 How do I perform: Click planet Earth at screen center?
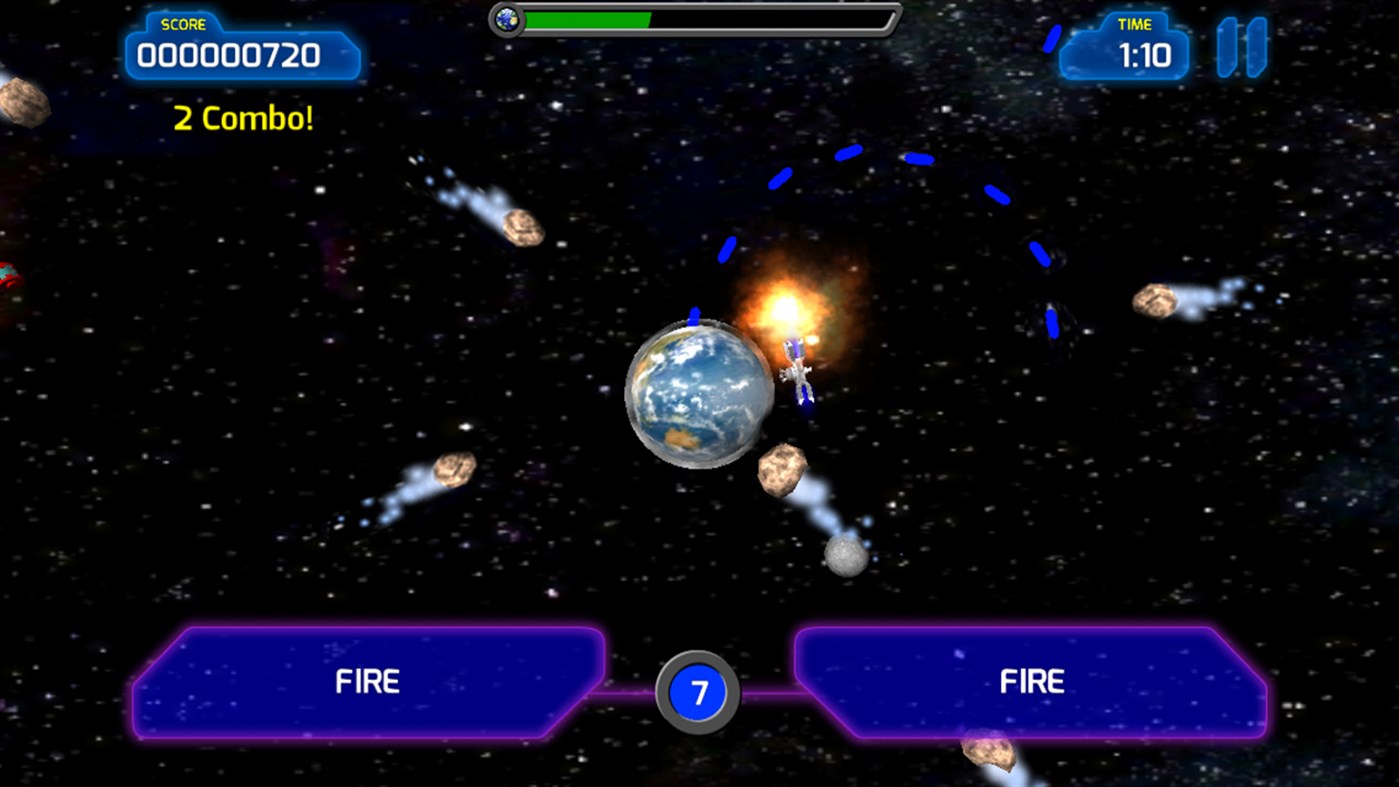pos(700,395)
